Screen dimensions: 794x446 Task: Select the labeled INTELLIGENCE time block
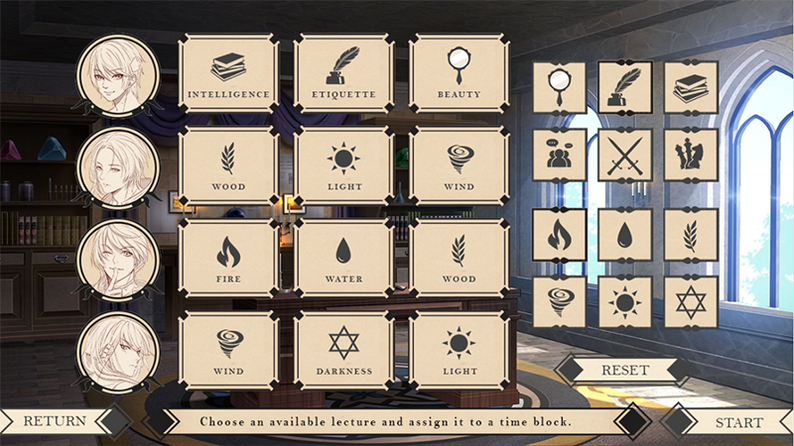point(228,74)
